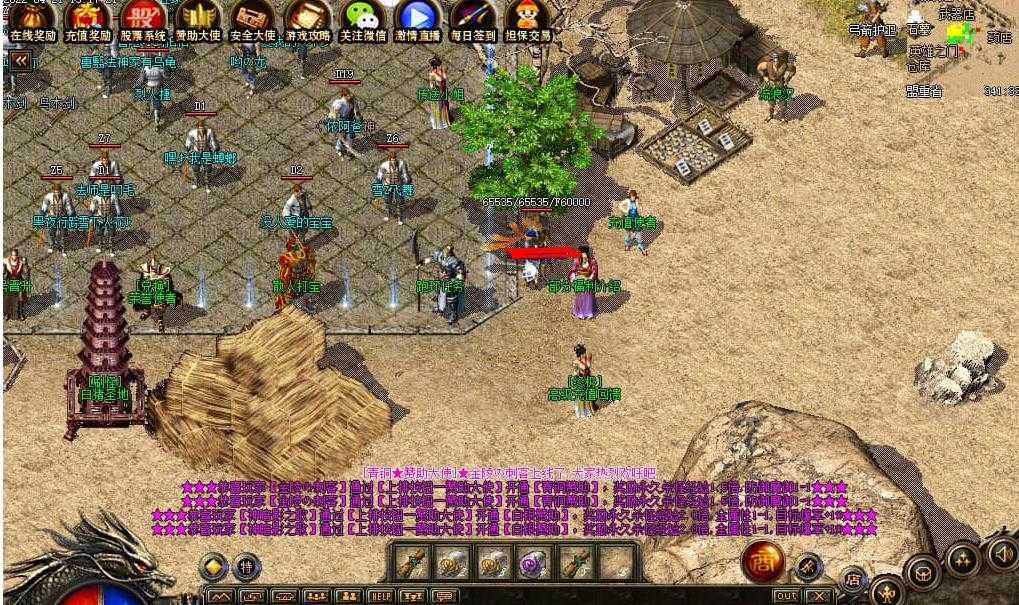The height and width of the screenshot is (605, 1019).
Task: Click the round red 商 shop button
Action: coord(763,563)
